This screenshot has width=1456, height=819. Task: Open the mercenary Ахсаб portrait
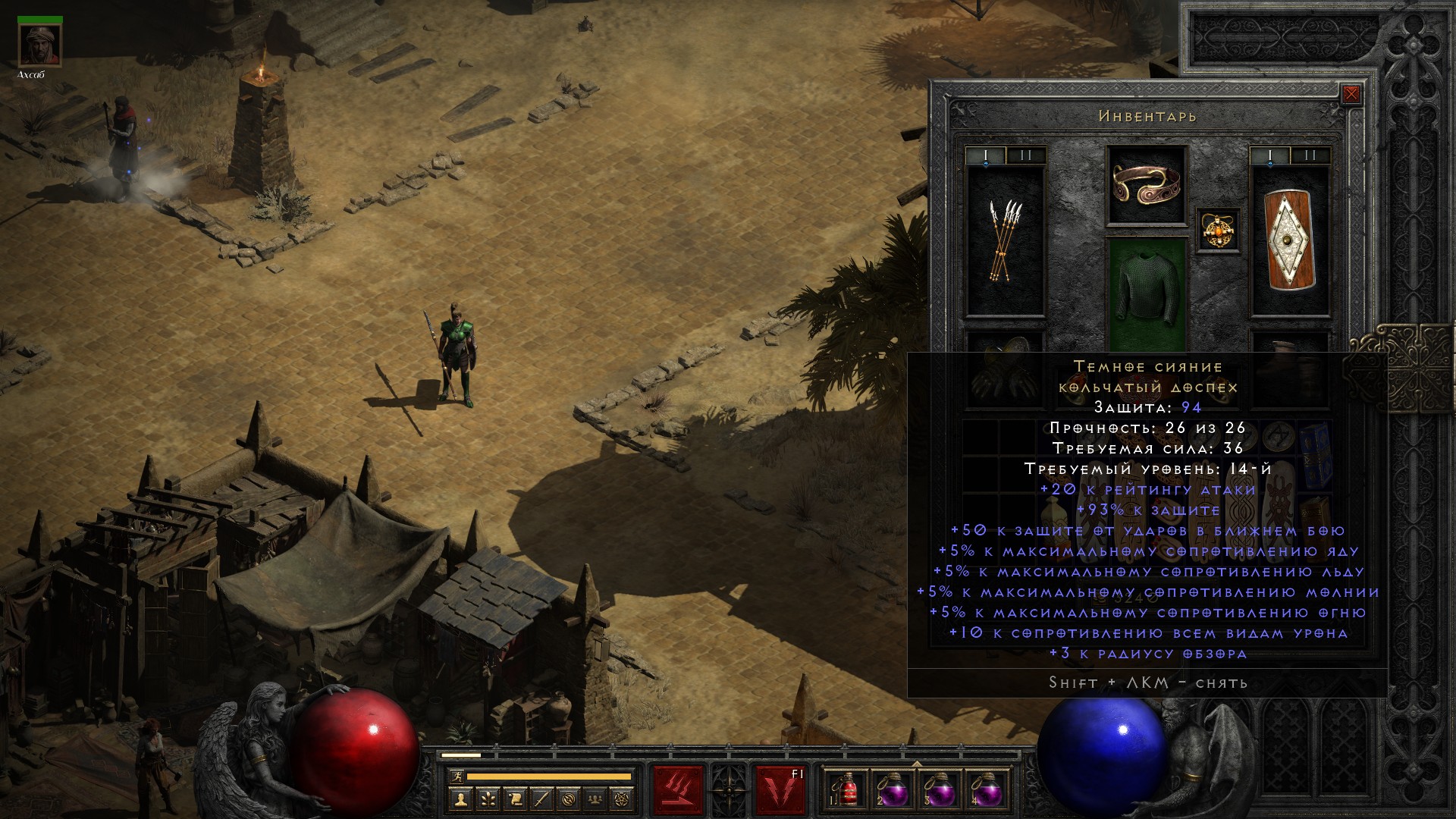tap(40, 46)
